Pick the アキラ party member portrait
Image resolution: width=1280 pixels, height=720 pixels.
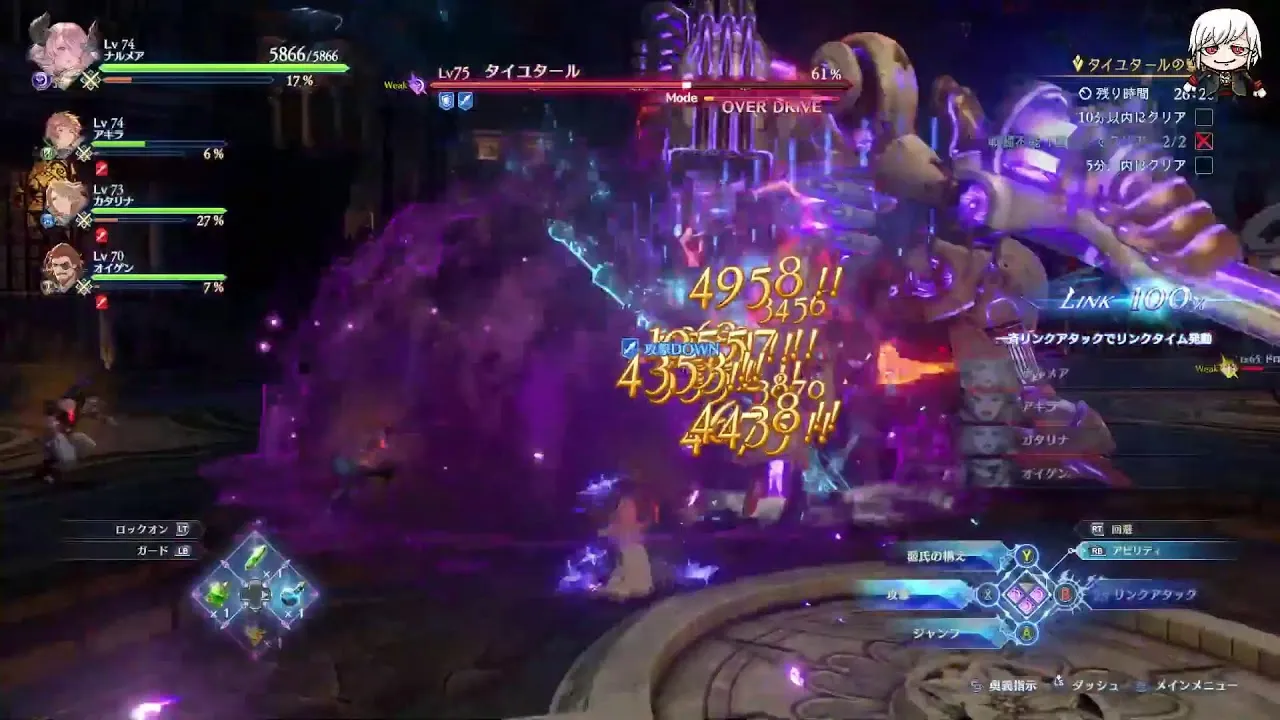[x=64, y=135]
